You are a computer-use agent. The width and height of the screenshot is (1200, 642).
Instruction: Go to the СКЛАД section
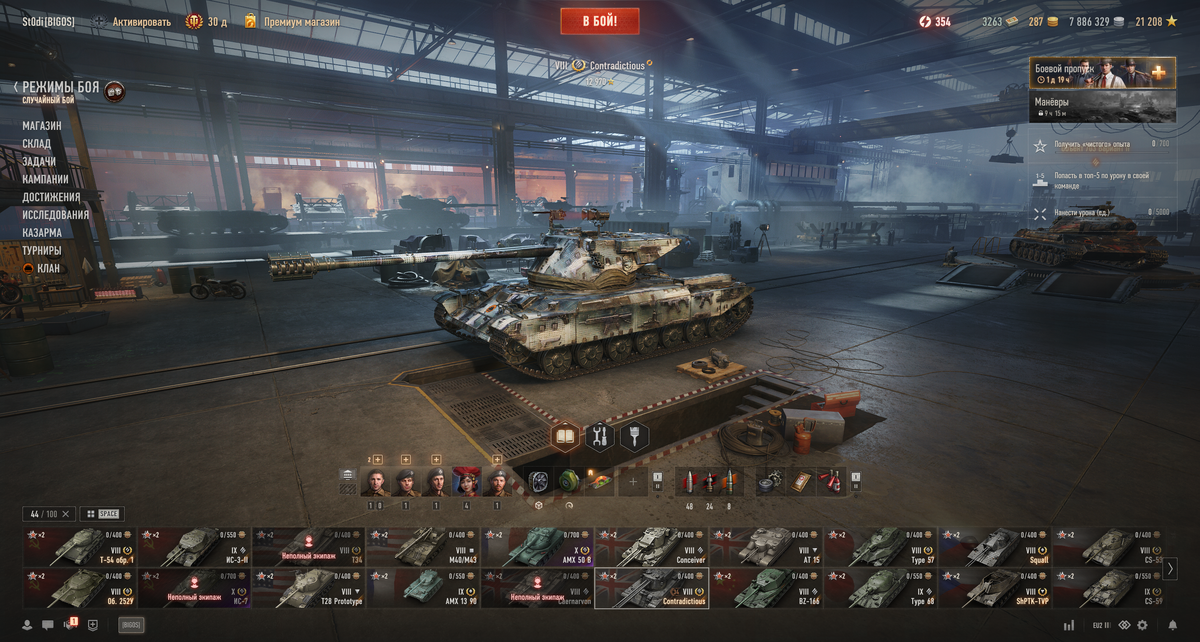[37, 144]
